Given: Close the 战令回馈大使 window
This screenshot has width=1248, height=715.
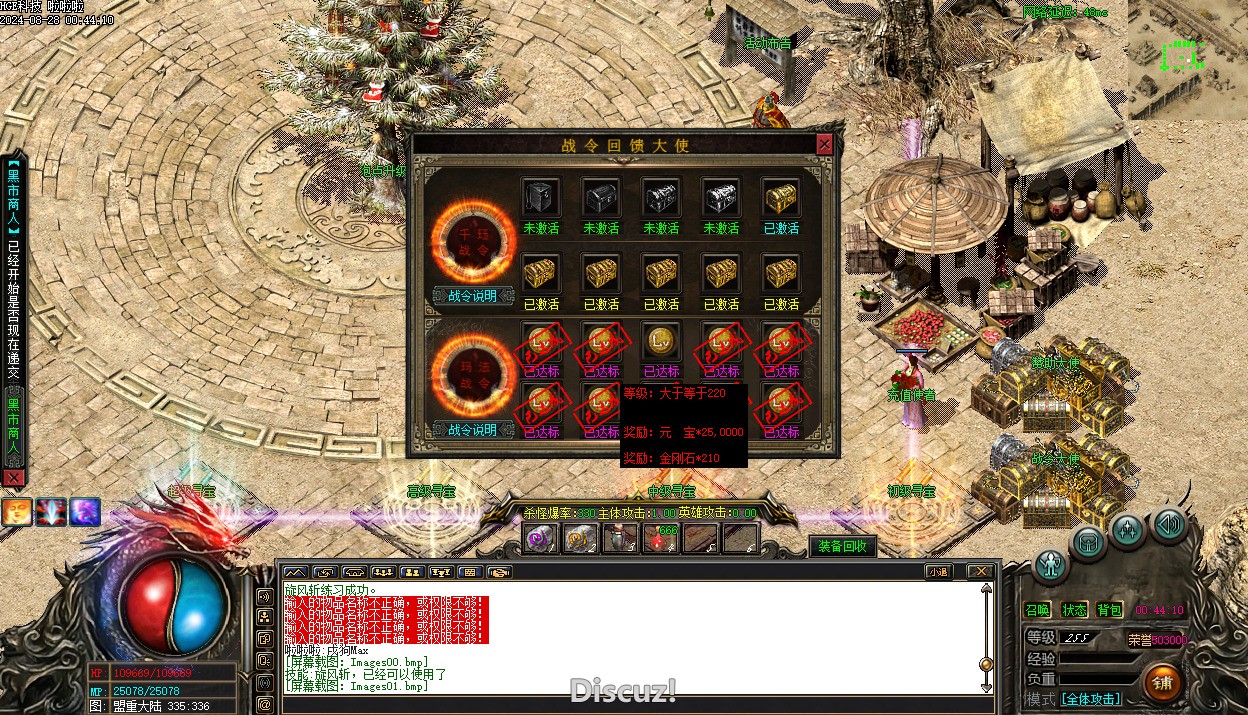Looking at the screenshot, I should tap(824, 145).
